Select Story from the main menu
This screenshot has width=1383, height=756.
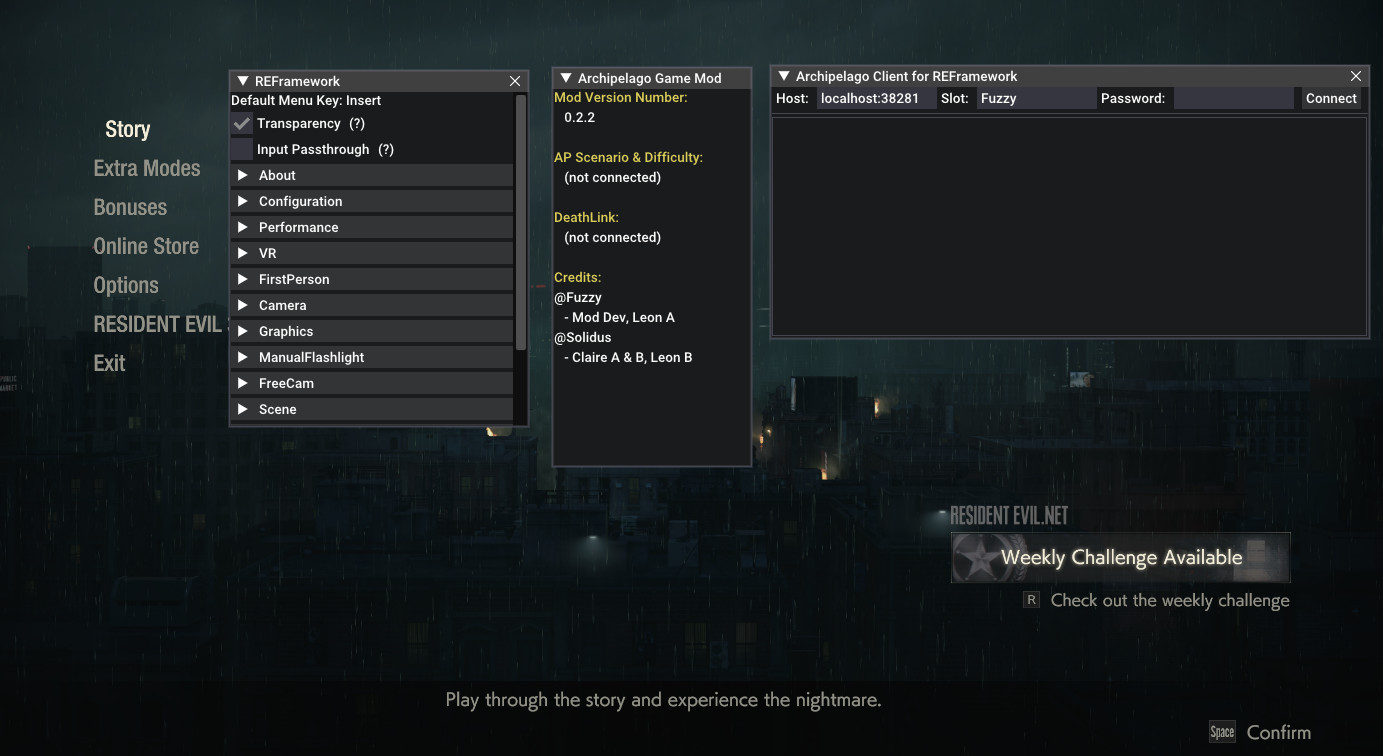[127, 129]
